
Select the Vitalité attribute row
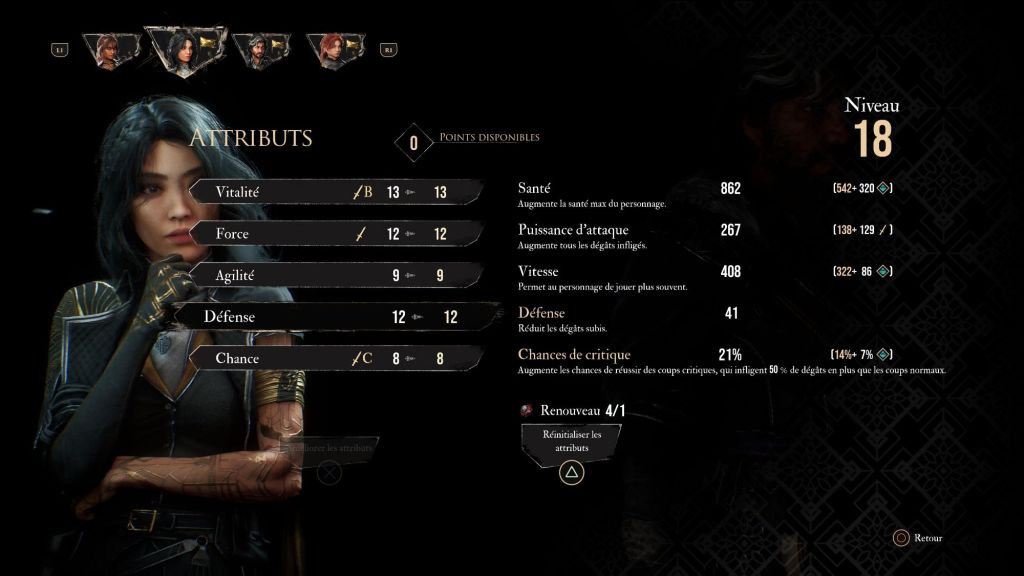tap(330, 192)
